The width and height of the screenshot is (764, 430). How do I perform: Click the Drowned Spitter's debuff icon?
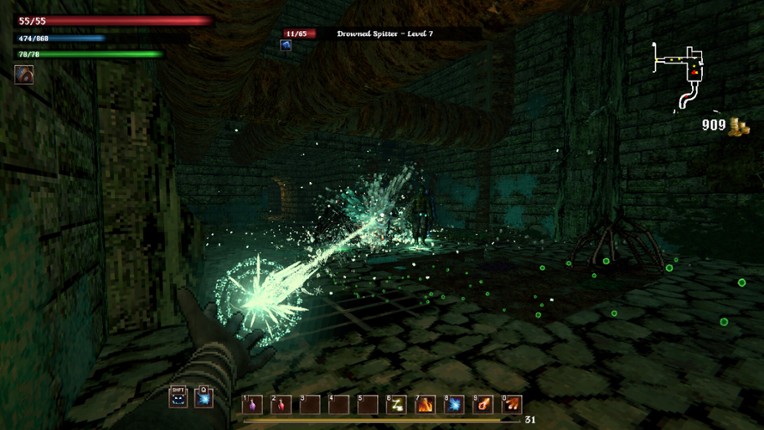287,46
